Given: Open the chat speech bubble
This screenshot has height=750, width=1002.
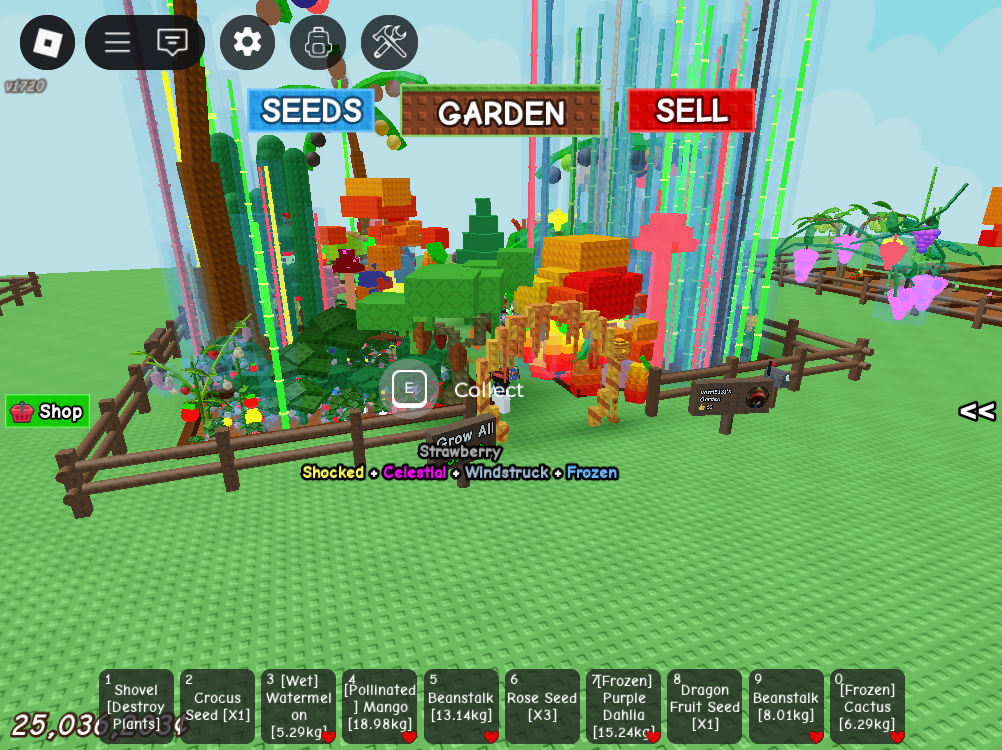Looking at the screenshot, I should (x=172, y=42).
